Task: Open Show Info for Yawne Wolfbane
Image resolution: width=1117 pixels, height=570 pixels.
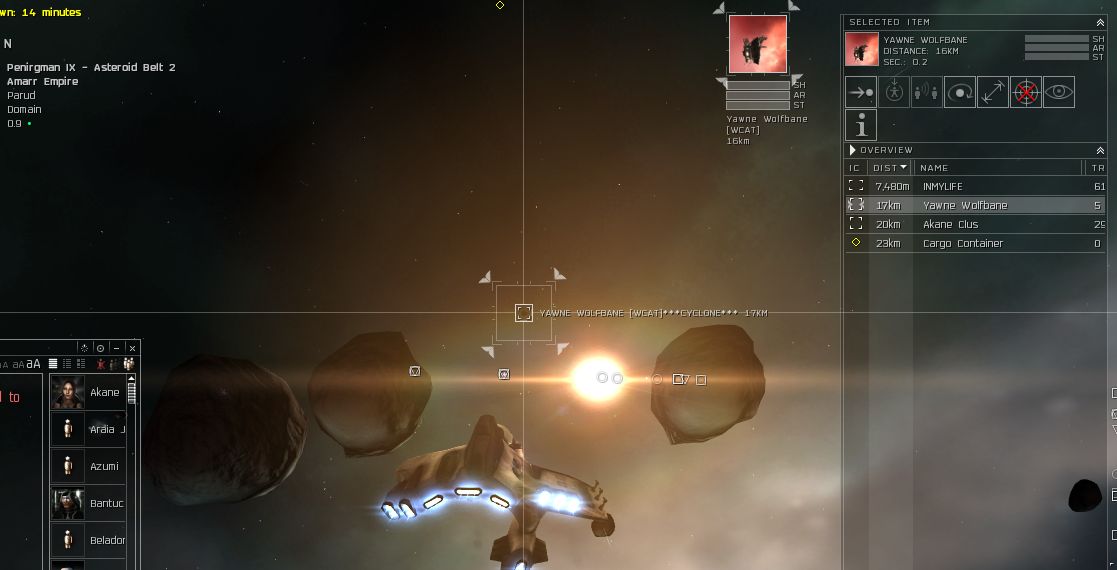Action: click(861, 125)
